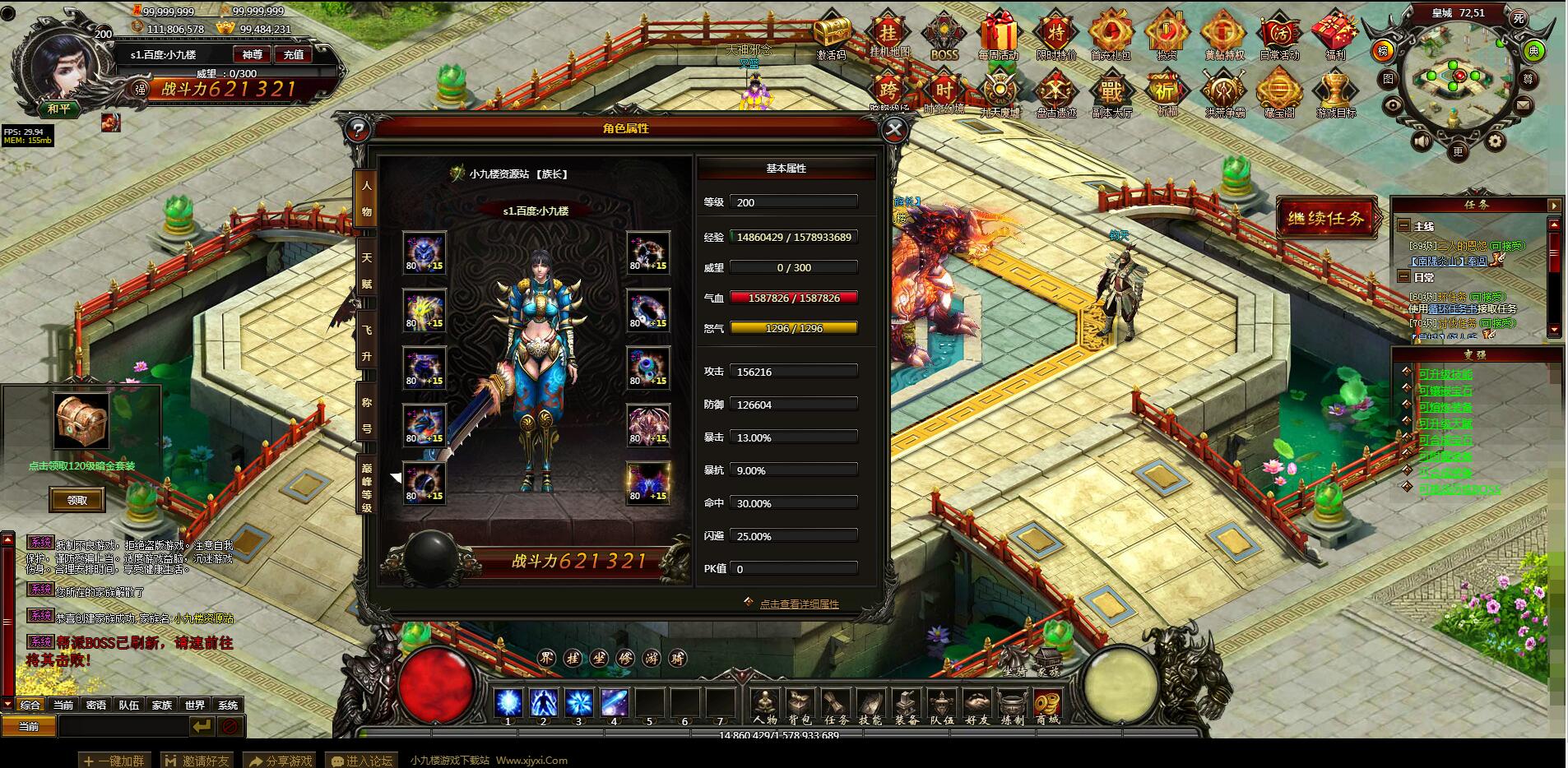The width and height of the screenshot is (1568, 768).
Task: Enter the 副本大厅 dungeon hall
Action: (x=1111, y=95)
